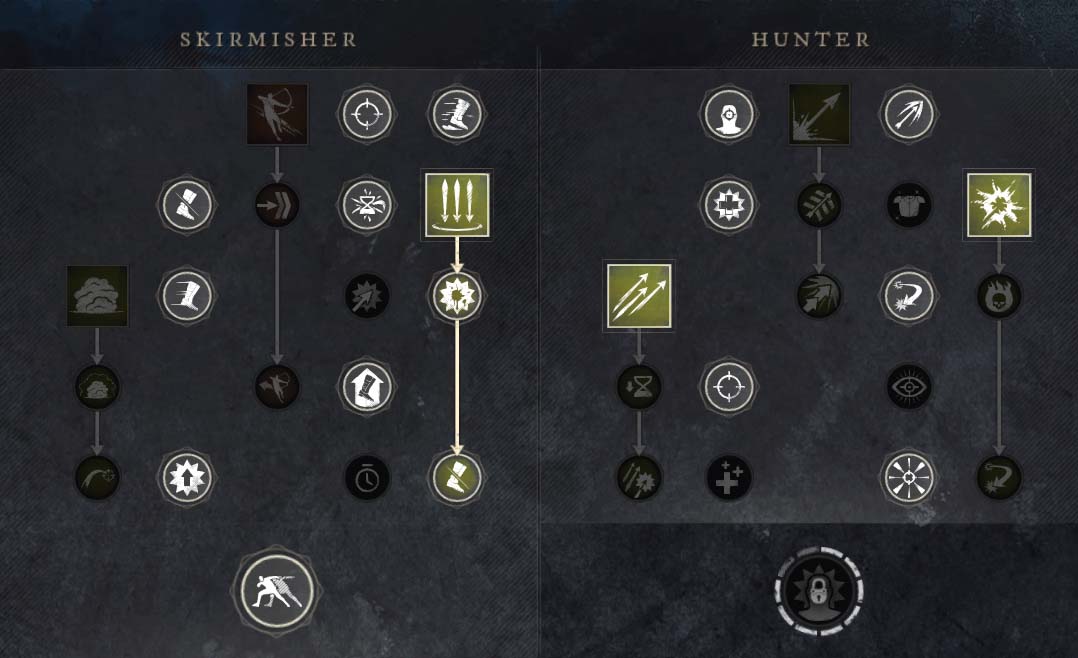1078x658 pixels.
Task: Click the Skirmisher running archer ultimate node
Action: point(277,590)
